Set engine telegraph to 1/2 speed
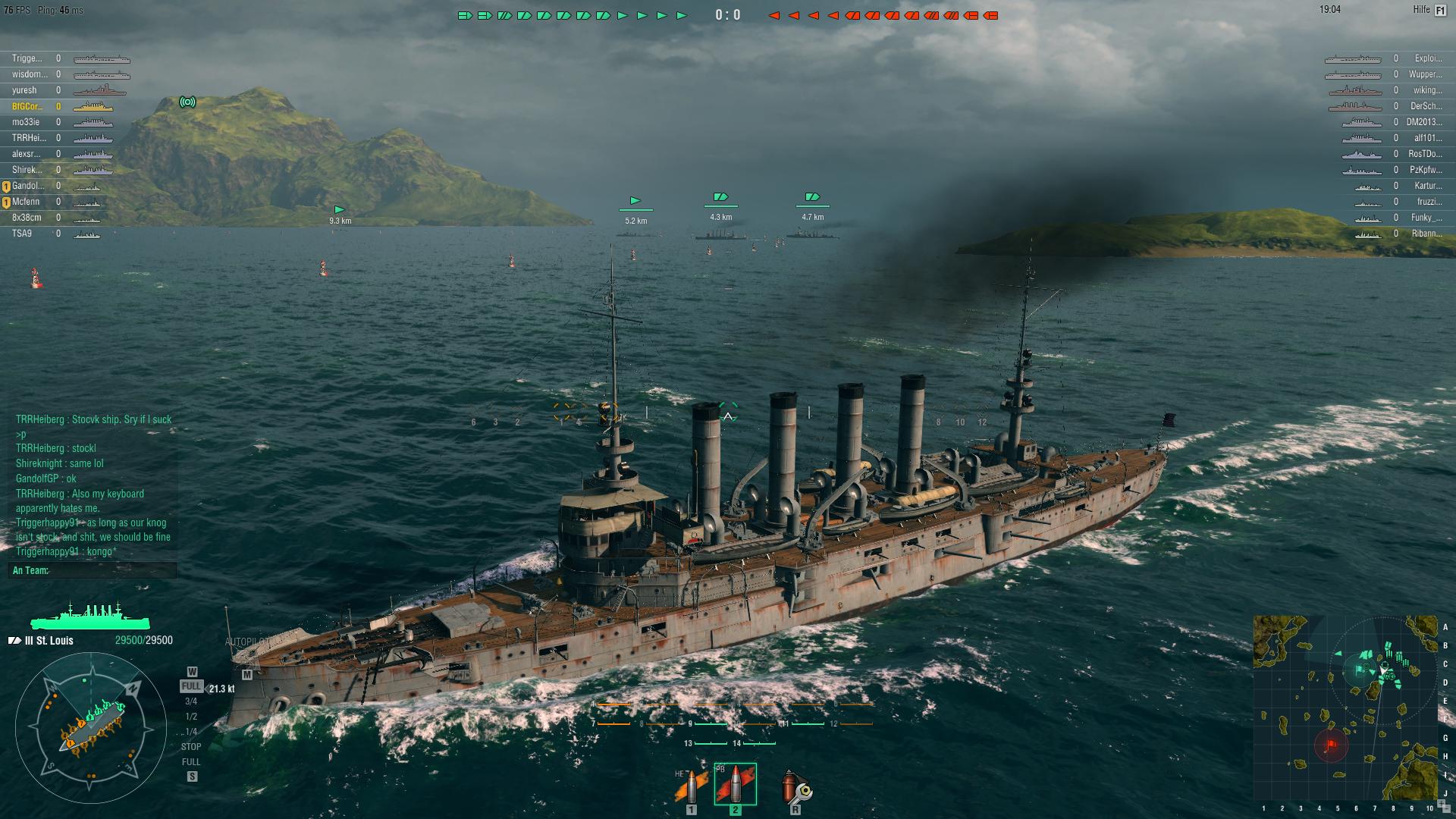Viewport: 1456px width, 819px height. pyautogui.click(x=191, y=717)
